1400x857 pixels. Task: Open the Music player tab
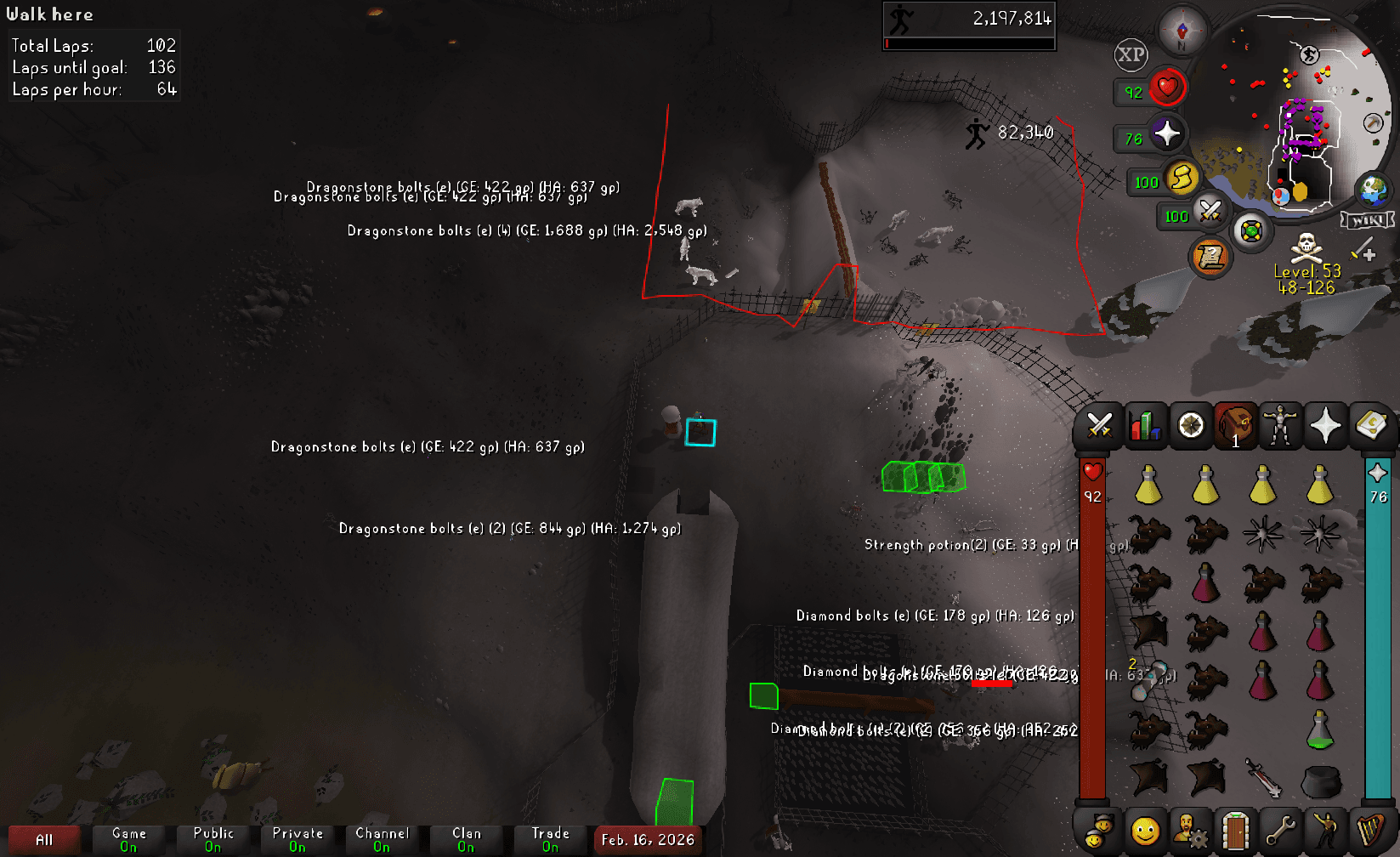(x=1371, y=831)
